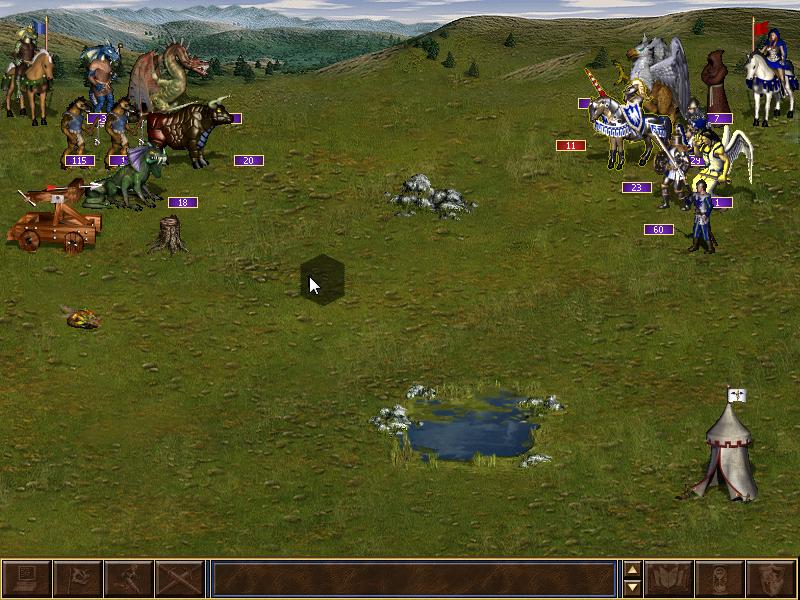Open the spellbook to cast a spell
The width and height of the screenshot is (800, 600).
coord(669,579)
